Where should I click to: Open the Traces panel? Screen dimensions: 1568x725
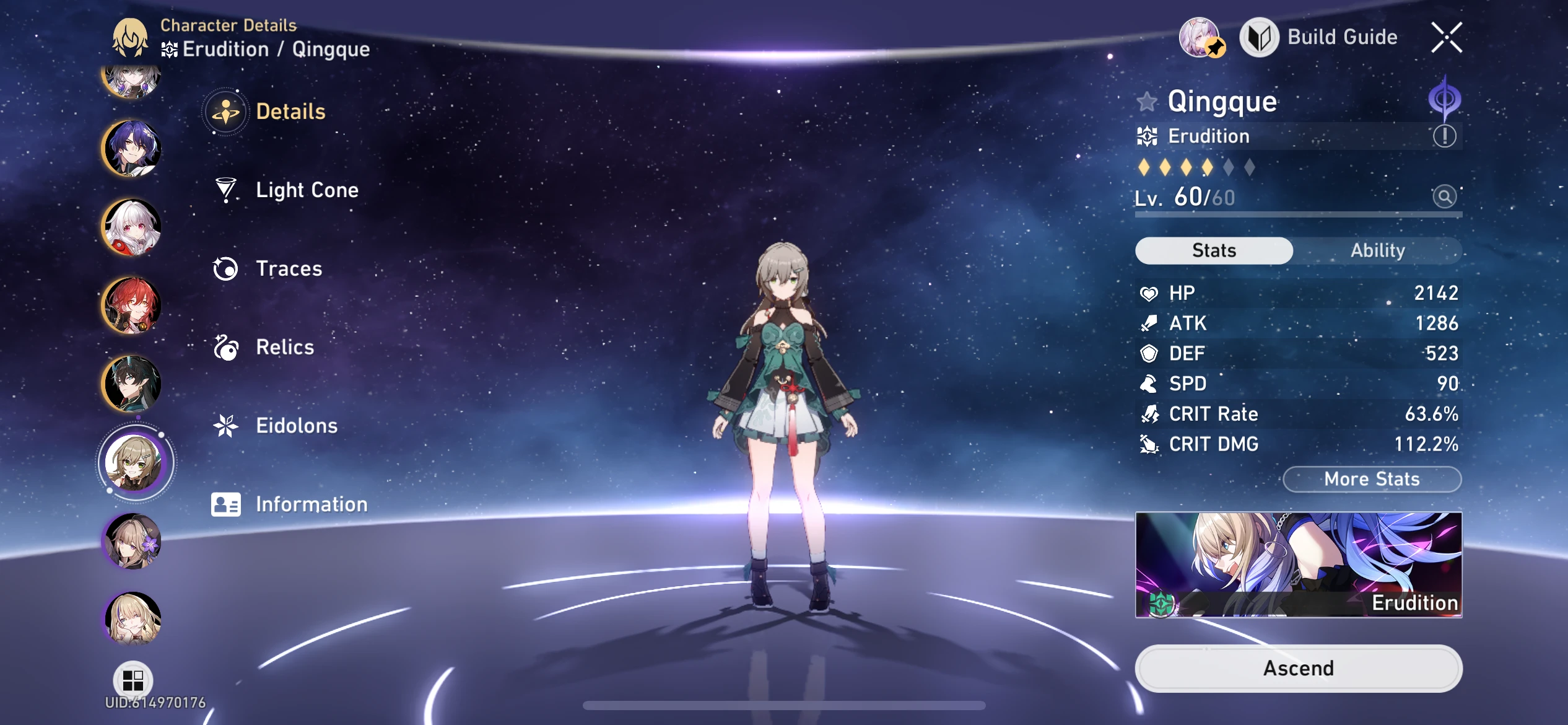coord(288,269)
